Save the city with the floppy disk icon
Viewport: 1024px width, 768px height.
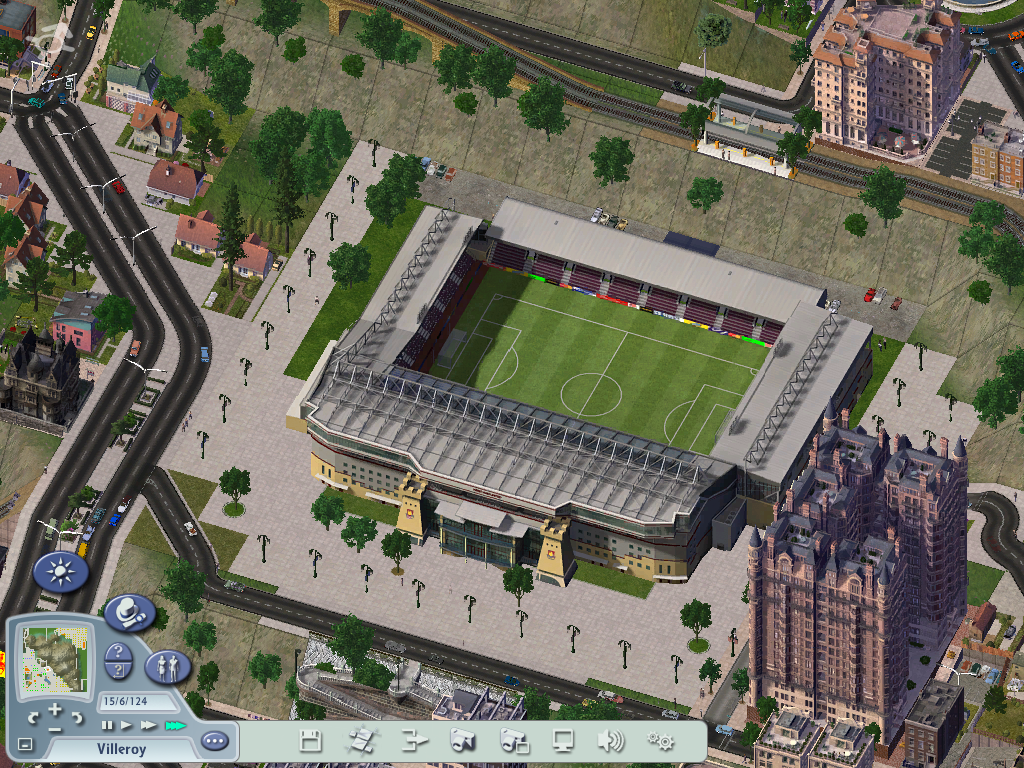311,741
